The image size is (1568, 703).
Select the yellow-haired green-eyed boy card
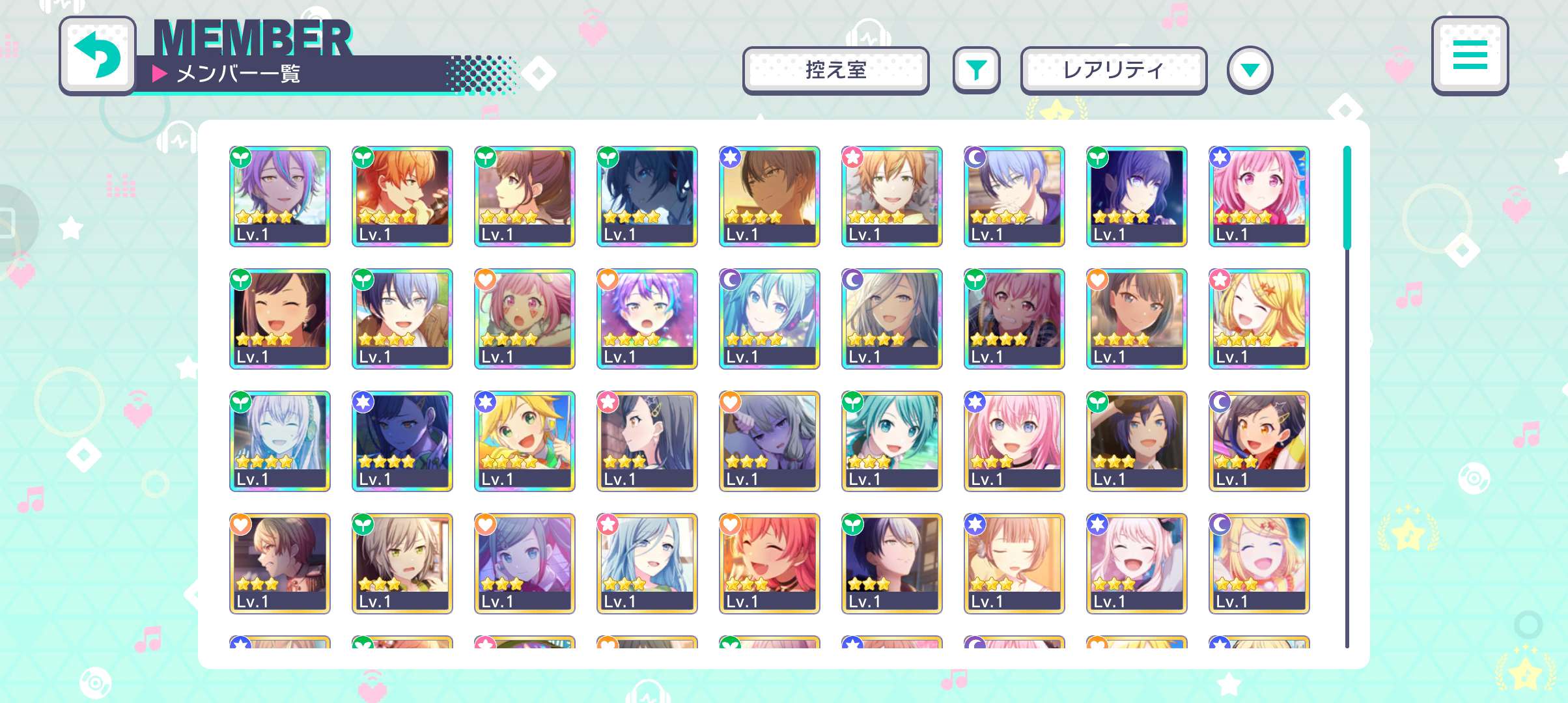tap(524, 441)
